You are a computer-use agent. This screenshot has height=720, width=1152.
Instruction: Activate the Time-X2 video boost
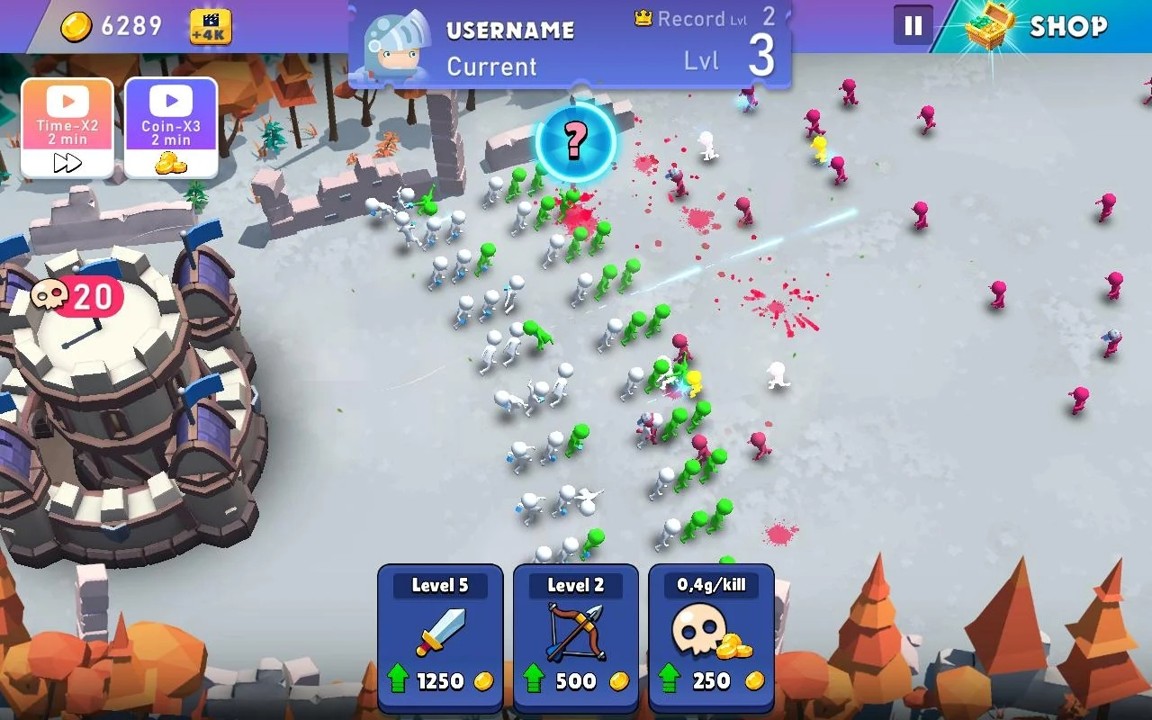click(x=67, y=128)
